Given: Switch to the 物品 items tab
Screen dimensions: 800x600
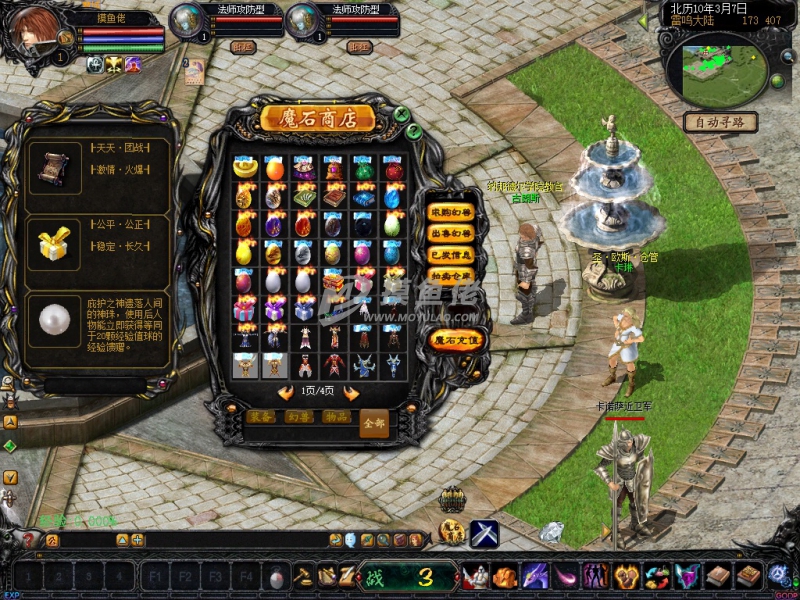Looking at the screenshot, I should coord(334,416).
